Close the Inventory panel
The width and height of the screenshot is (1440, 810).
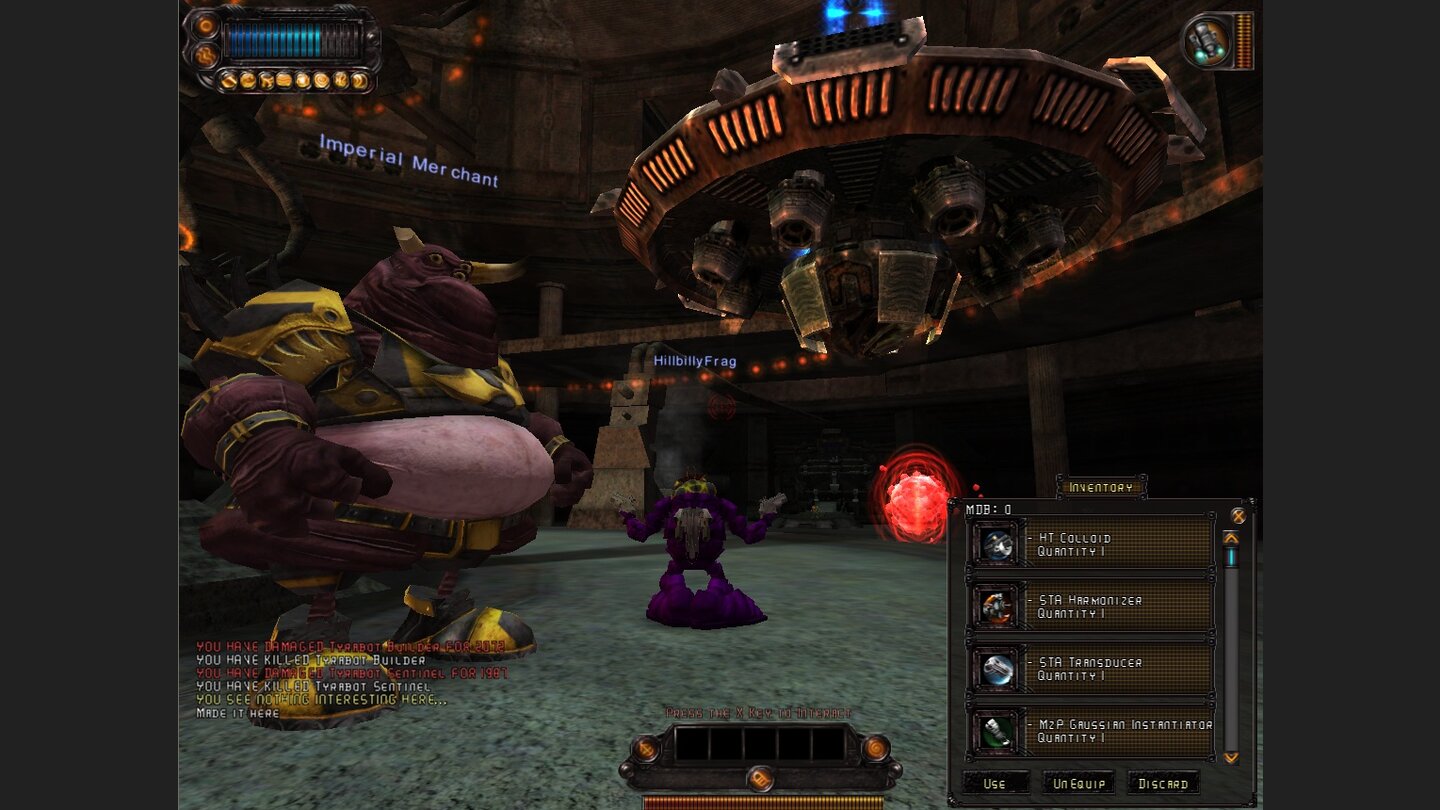(x=1238, y=516)
